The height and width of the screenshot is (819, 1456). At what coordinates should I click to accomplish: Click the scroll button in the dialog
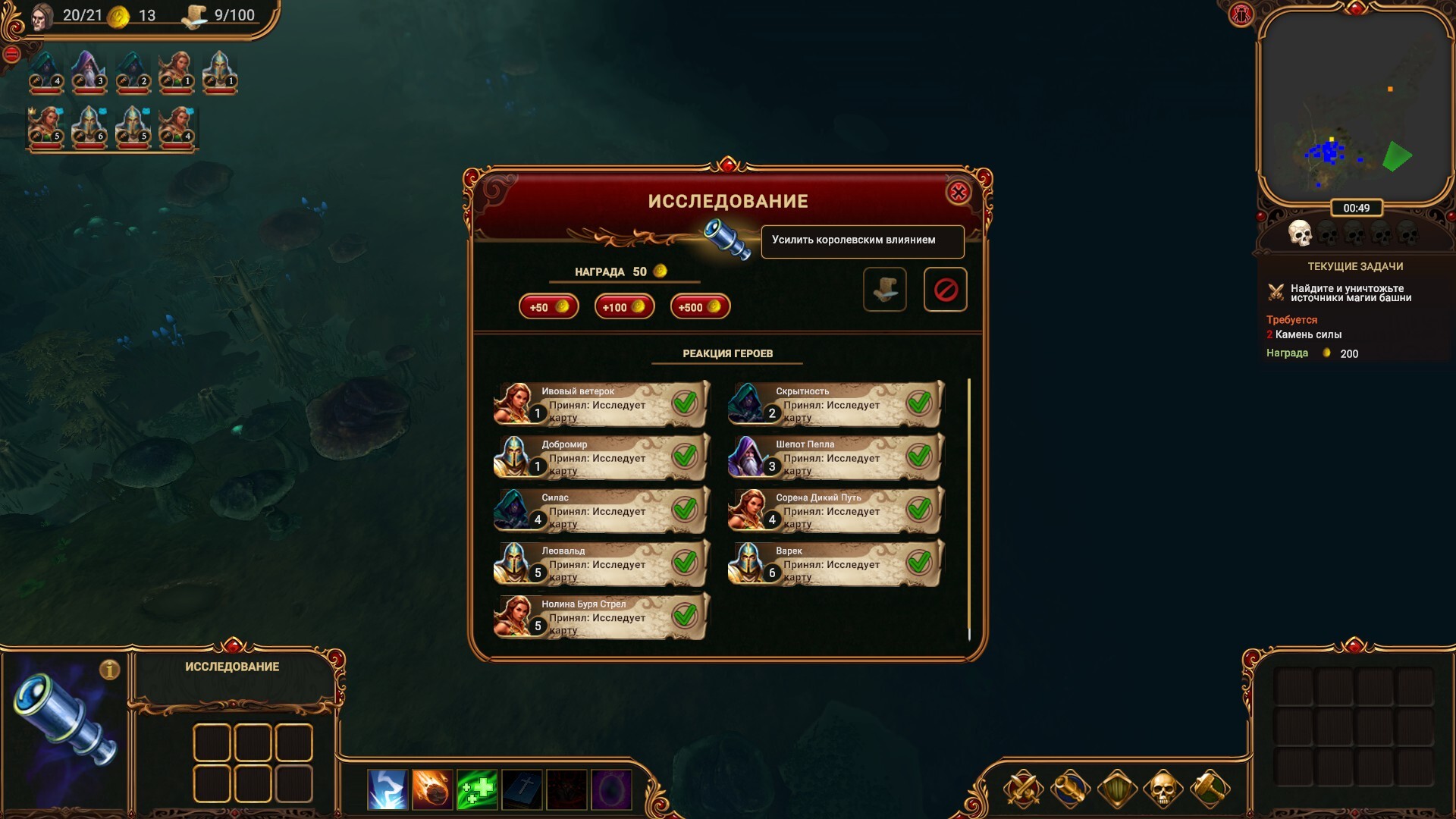[x=885, y=290]
